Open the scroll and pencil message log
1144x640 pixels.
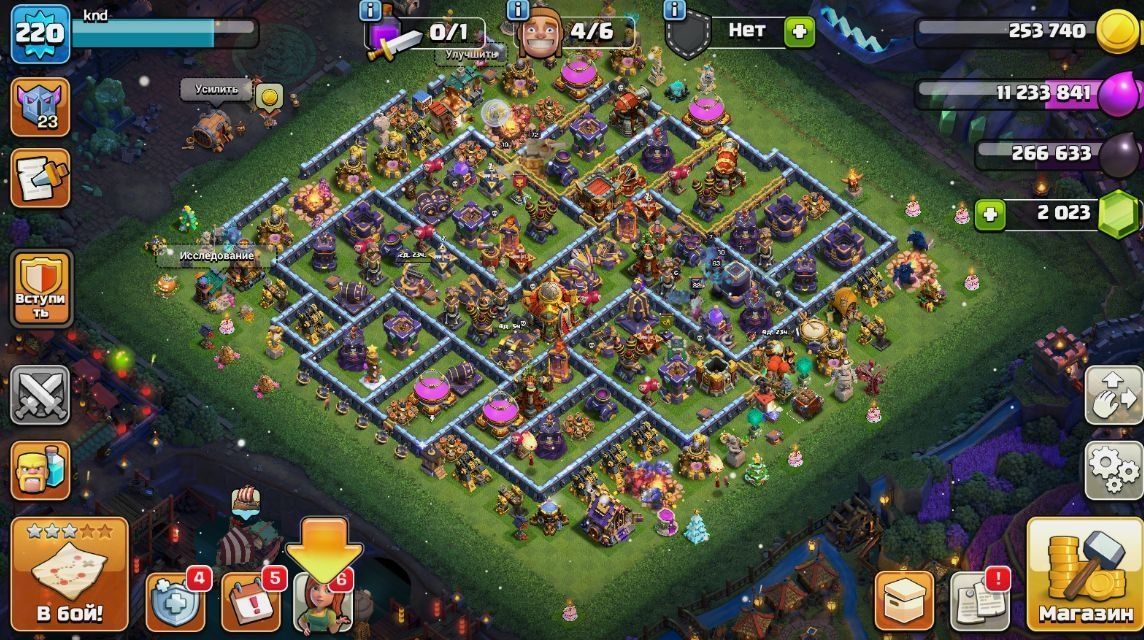coord(40,178)
